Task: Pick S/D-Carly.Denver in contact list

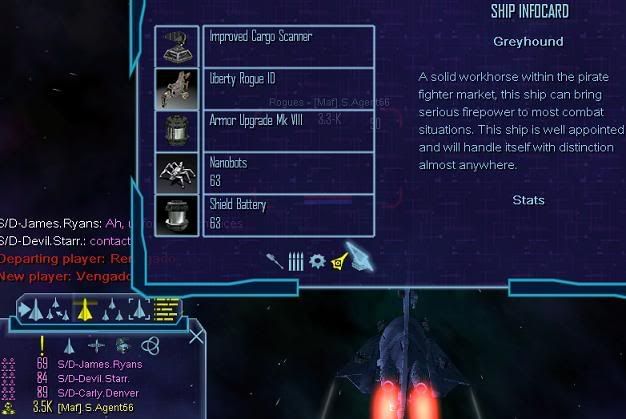Action: click(99, 392)
